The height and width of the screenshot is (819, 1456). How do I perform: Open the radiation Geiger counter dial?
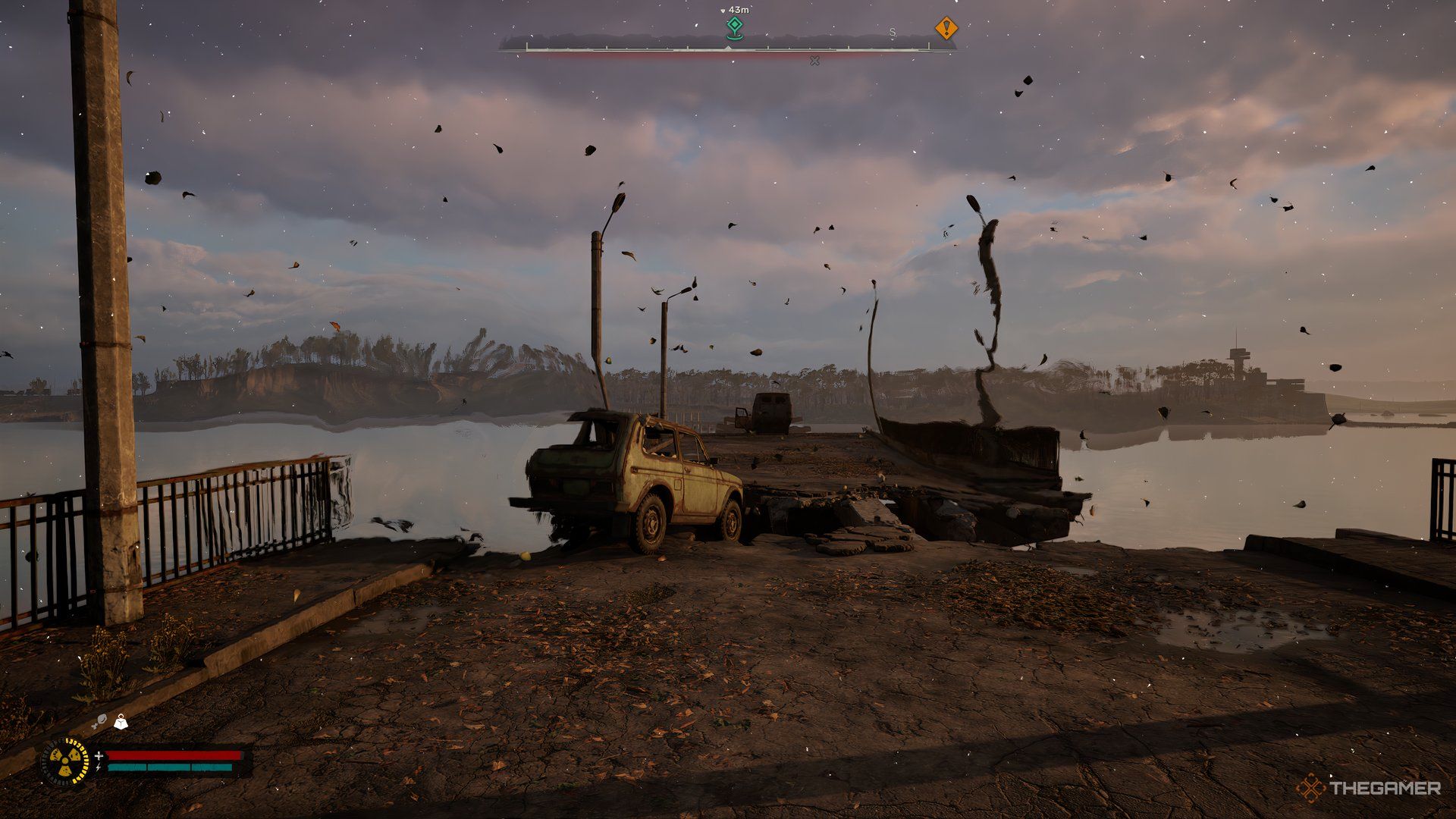point(64,761)
